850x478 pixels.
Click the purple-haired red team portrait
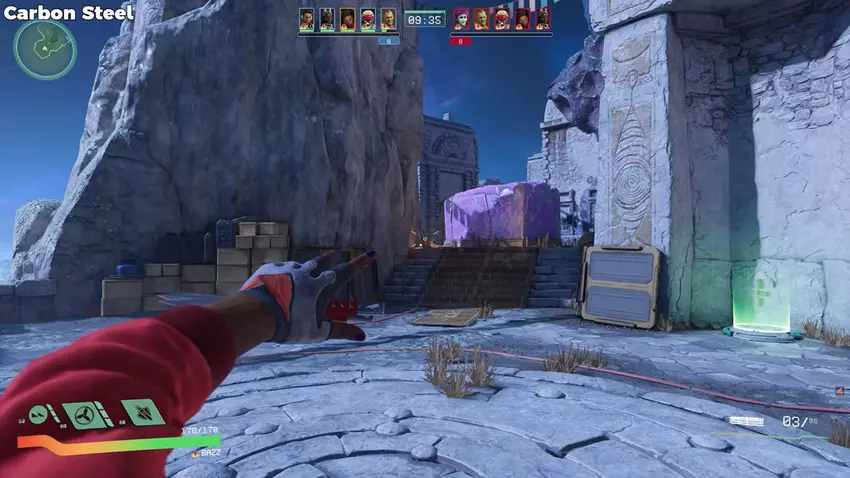[x=462, y=19]
